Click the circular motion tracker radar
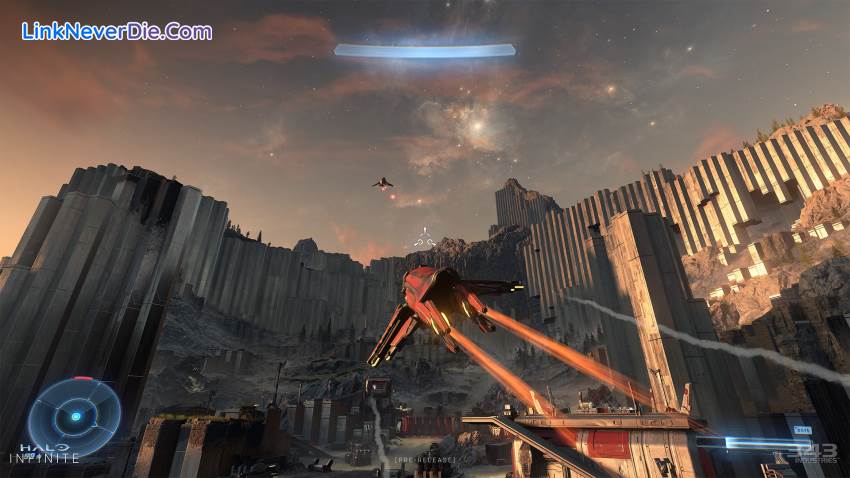This screenshot has width=850, height=478. click(x=74, y=416)
